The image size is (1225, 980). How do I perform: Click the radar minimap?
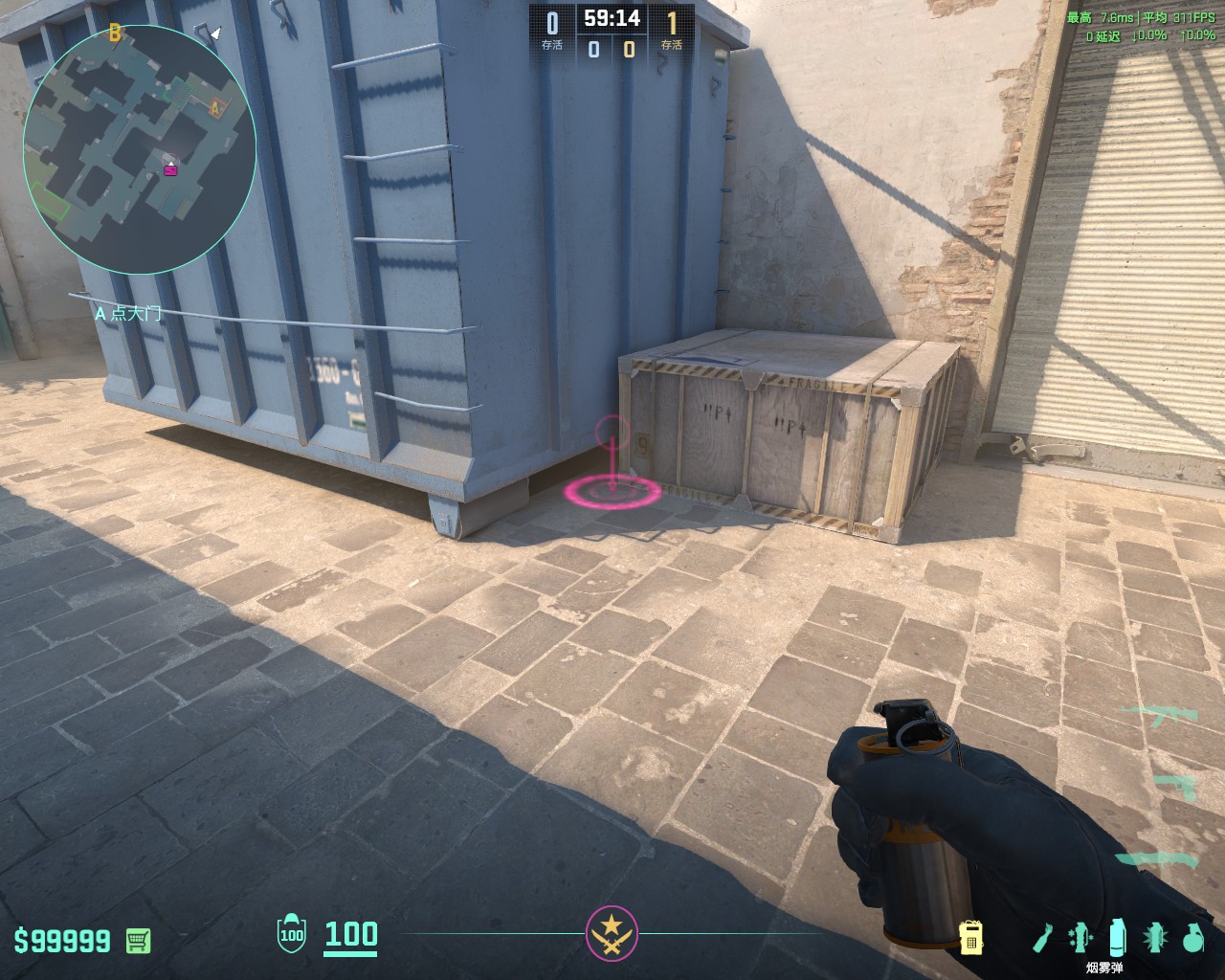(140, 145)
